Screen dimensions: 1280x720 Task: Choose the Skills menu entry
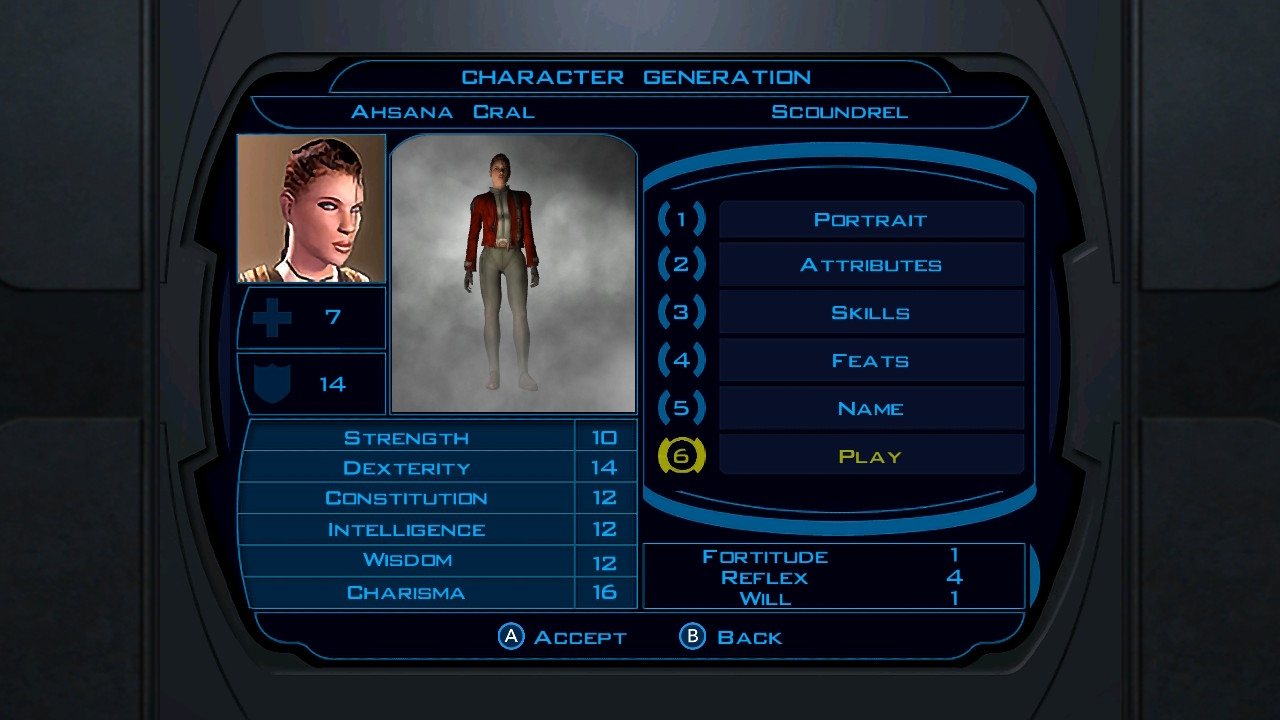pyautogui.click(x=870, y=313)
